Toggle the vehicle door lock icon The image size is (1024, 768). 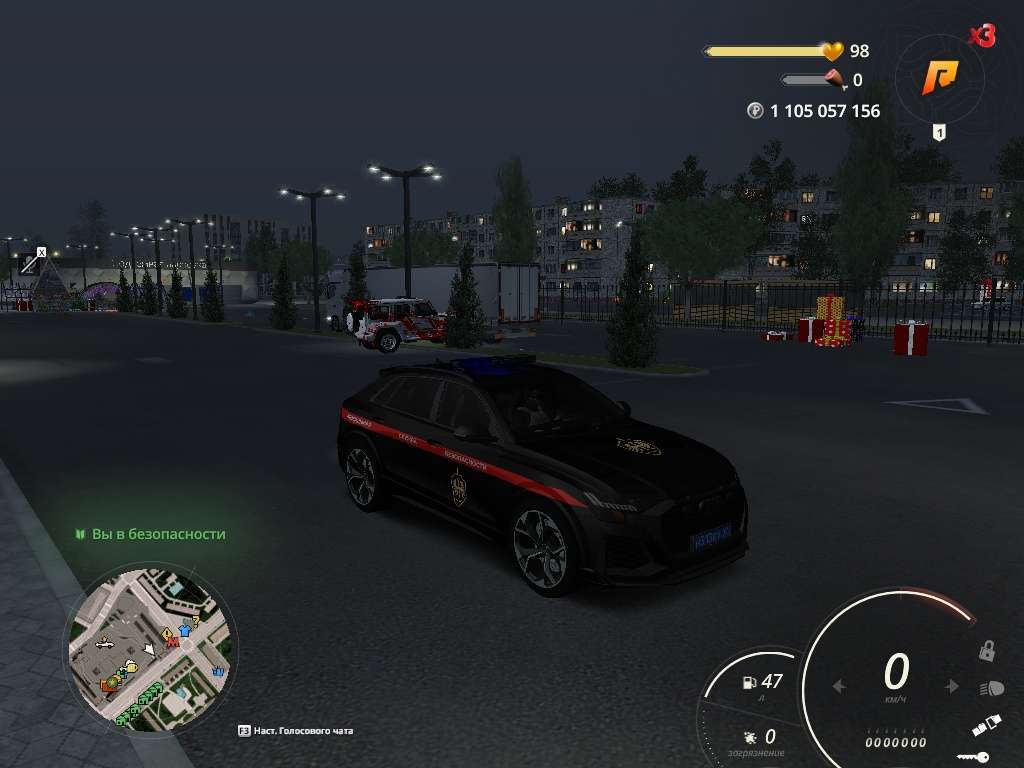pyautogui.click(x=987, y=651)
